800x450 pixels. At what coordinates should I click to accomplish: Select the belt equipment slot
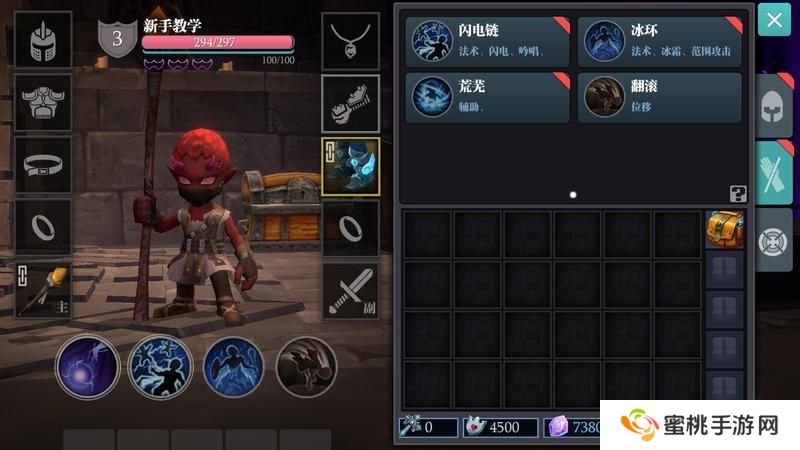(x=43, y=165)
